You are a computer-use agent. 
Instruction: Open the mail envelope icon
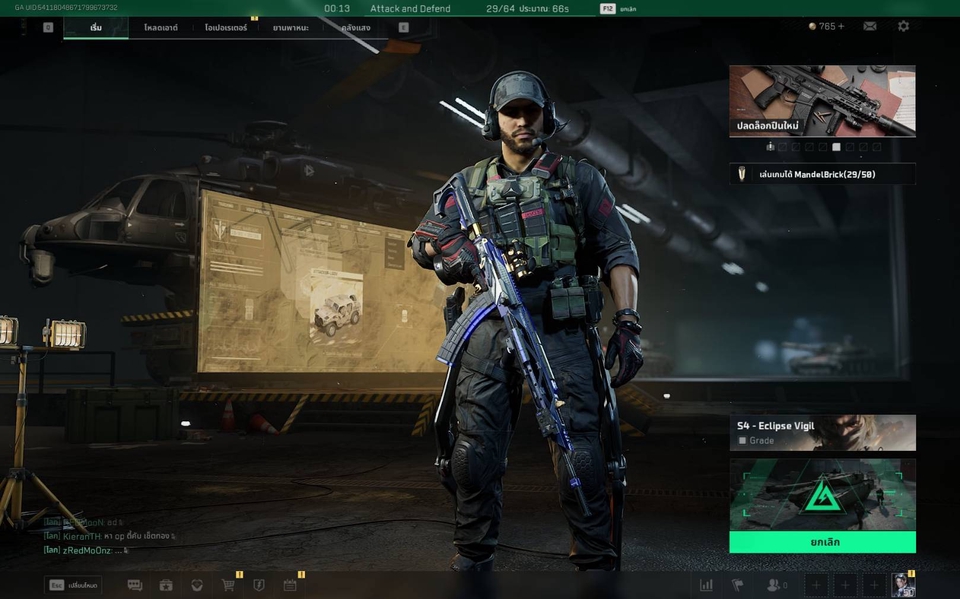tap(870, 26)
